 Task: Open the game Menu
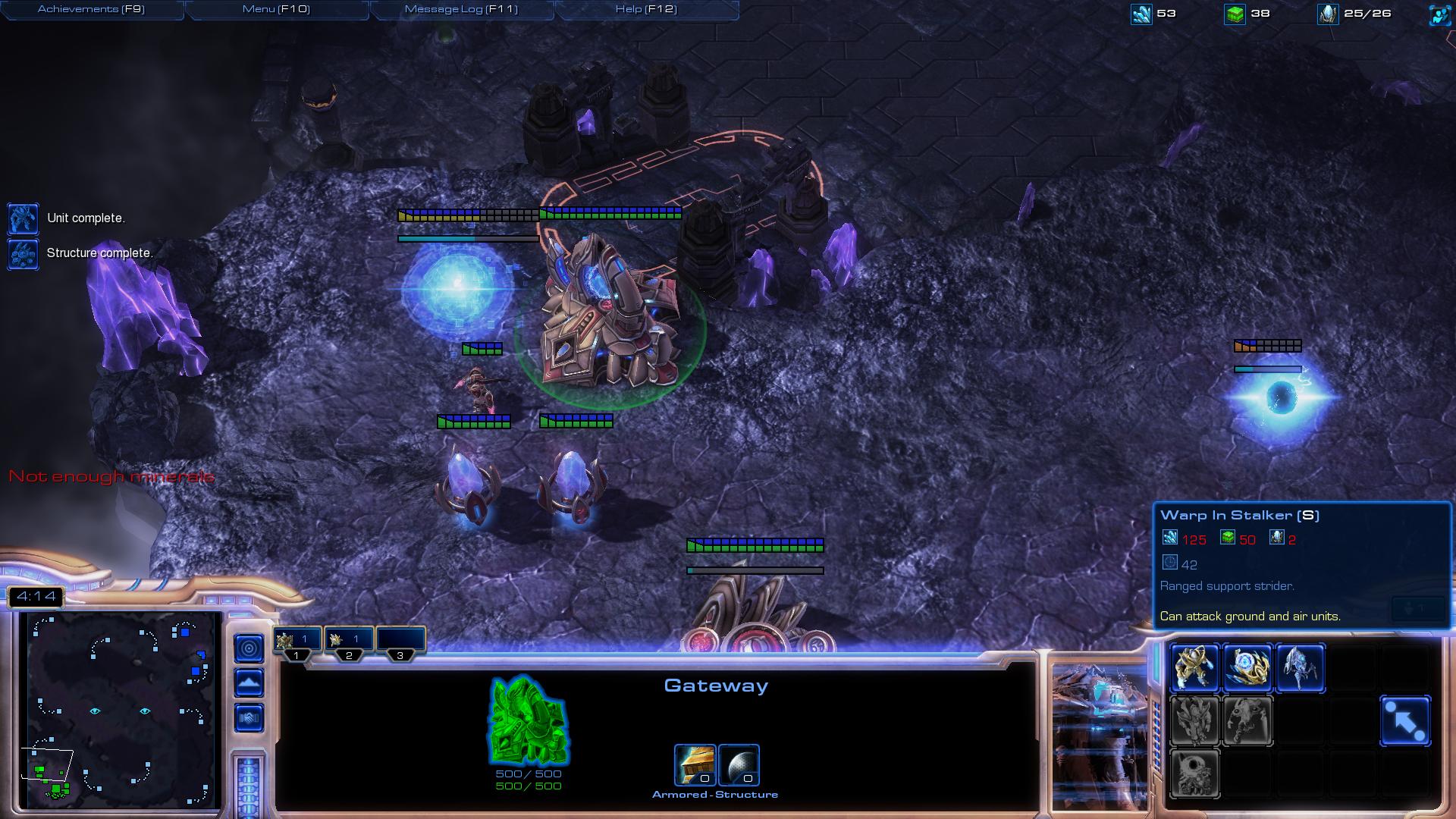tap(276, 9)
